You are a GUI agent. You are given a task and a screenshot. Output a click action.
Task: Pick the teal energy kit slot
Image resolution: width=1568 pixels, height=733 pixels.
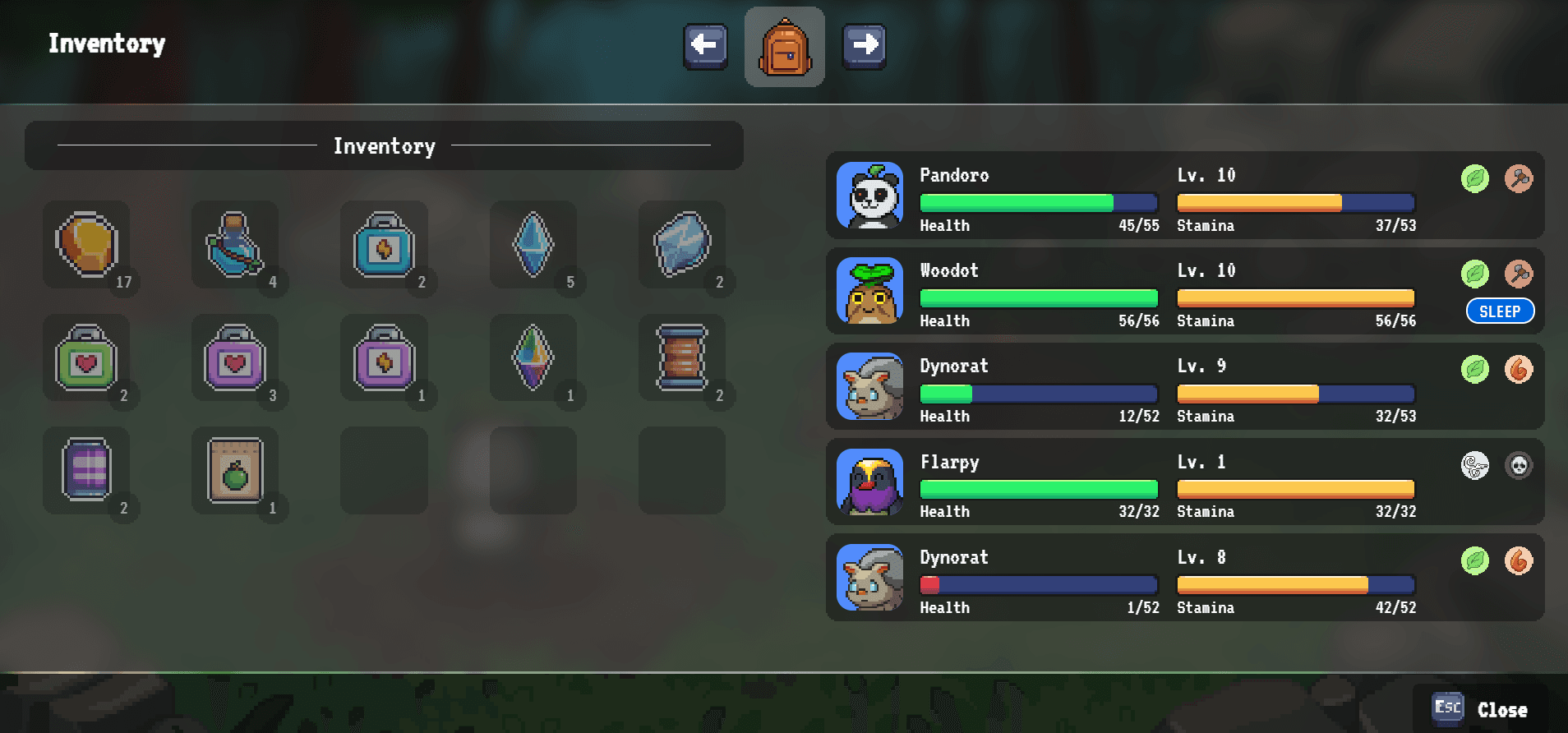(385, 245)
